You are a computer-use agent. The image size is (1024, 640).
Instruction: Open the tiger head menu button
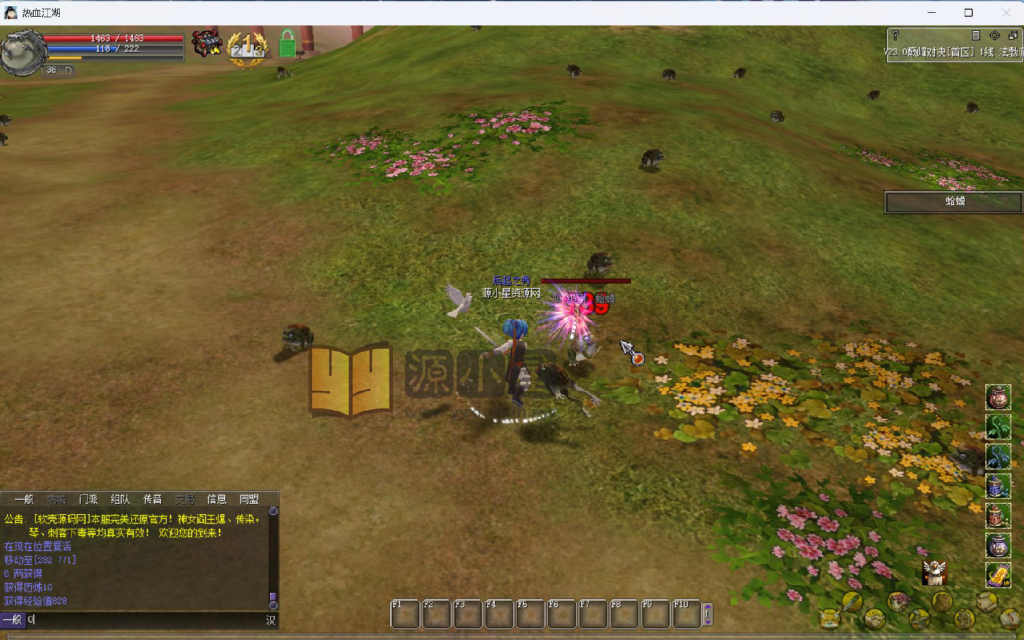click(x=829, y=618)
